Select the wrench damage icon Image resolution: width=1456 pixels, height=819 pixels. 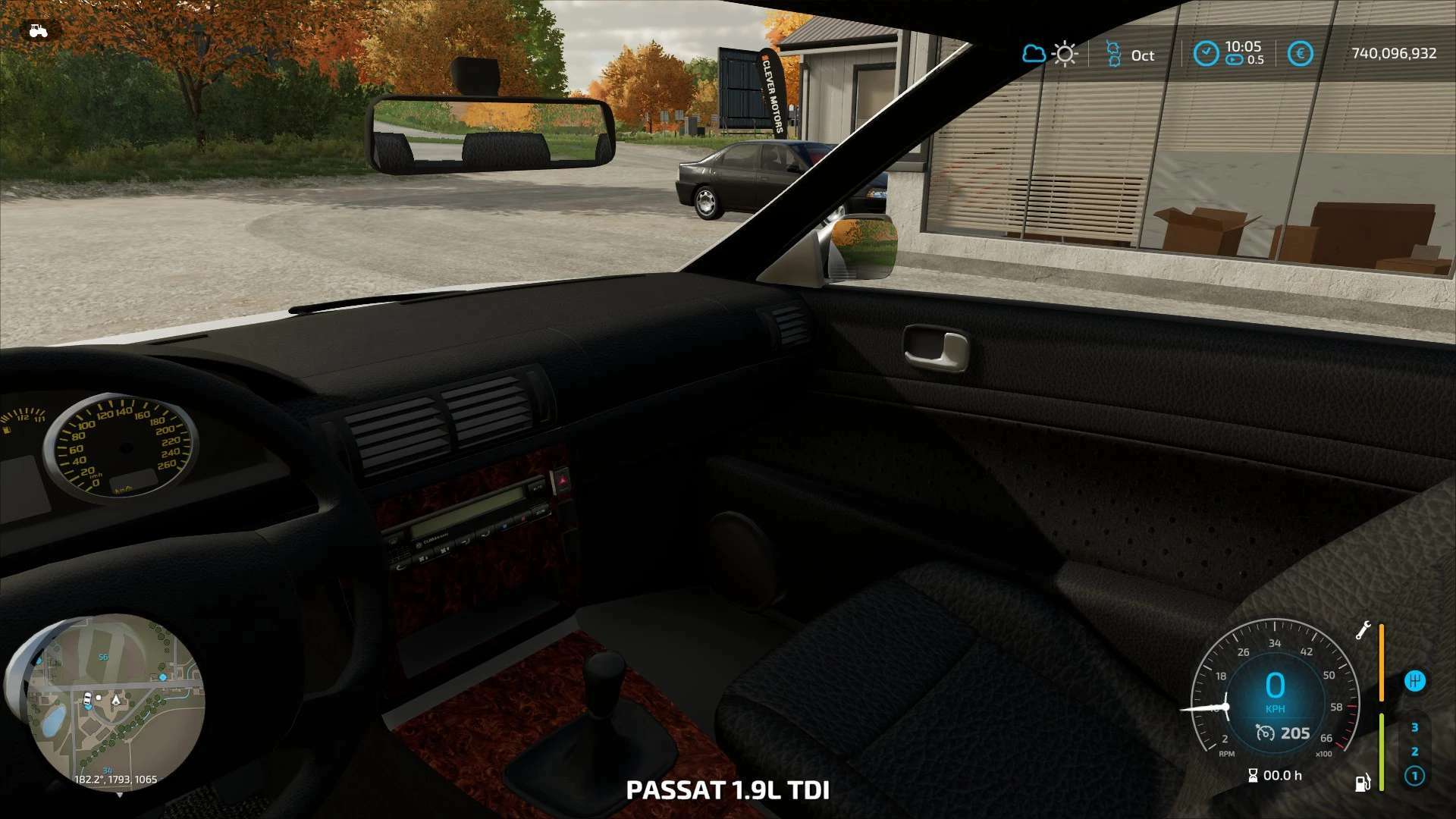[x=1363, y=630]
